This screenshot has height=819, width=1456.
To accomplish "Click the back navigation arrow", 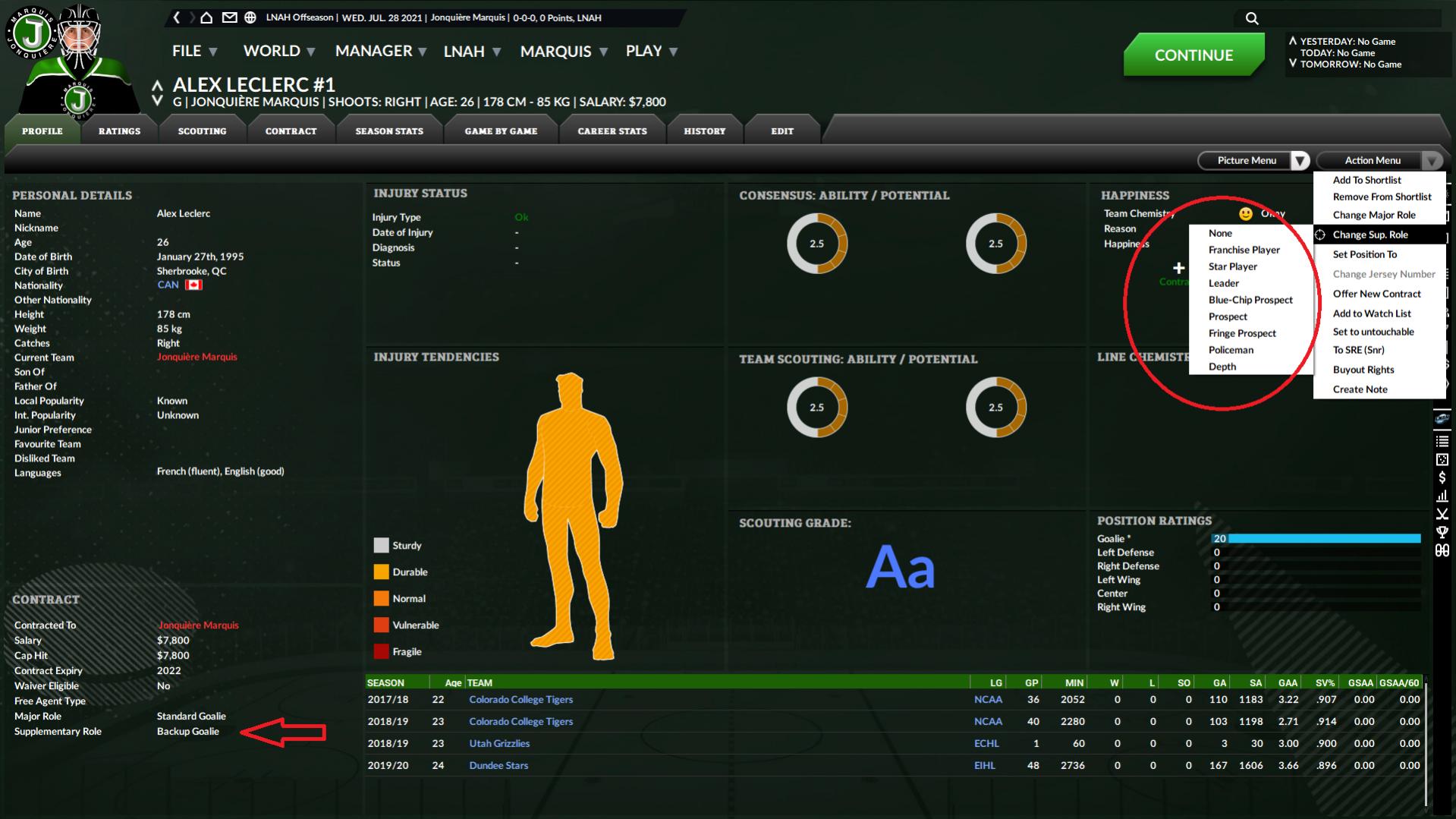I will [177, 16].
